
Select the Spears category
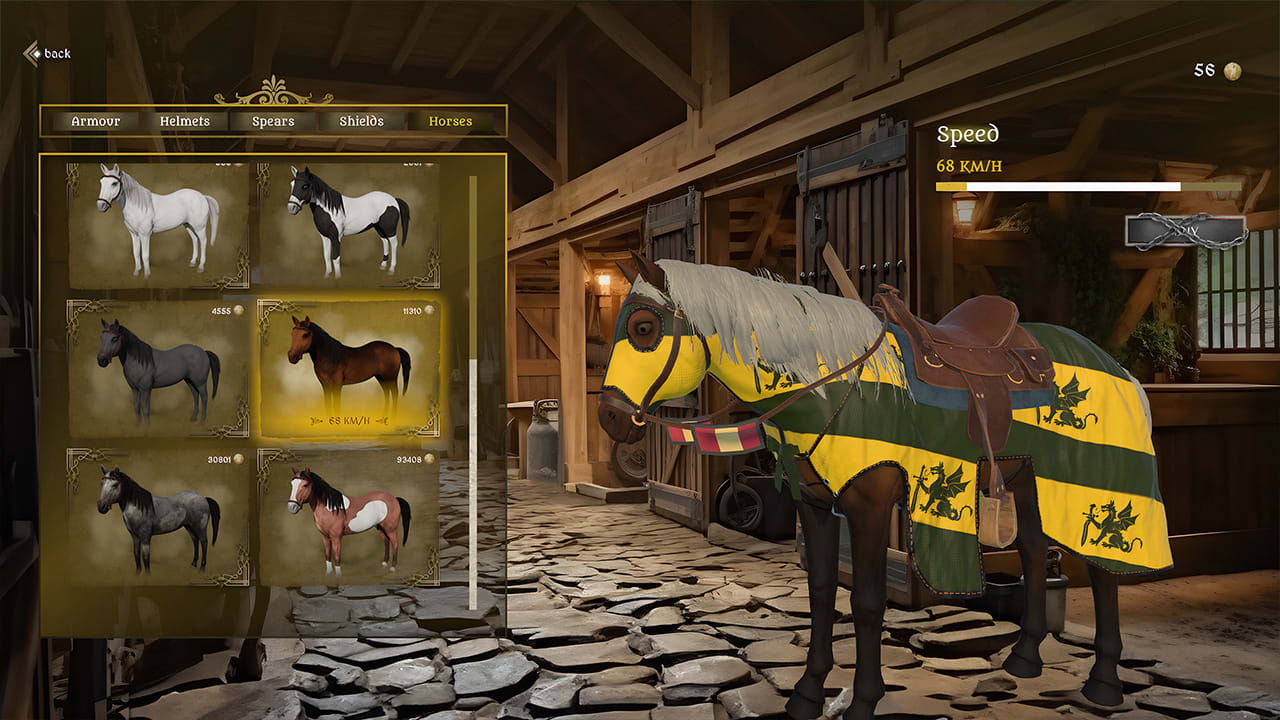tap(272, 121)
